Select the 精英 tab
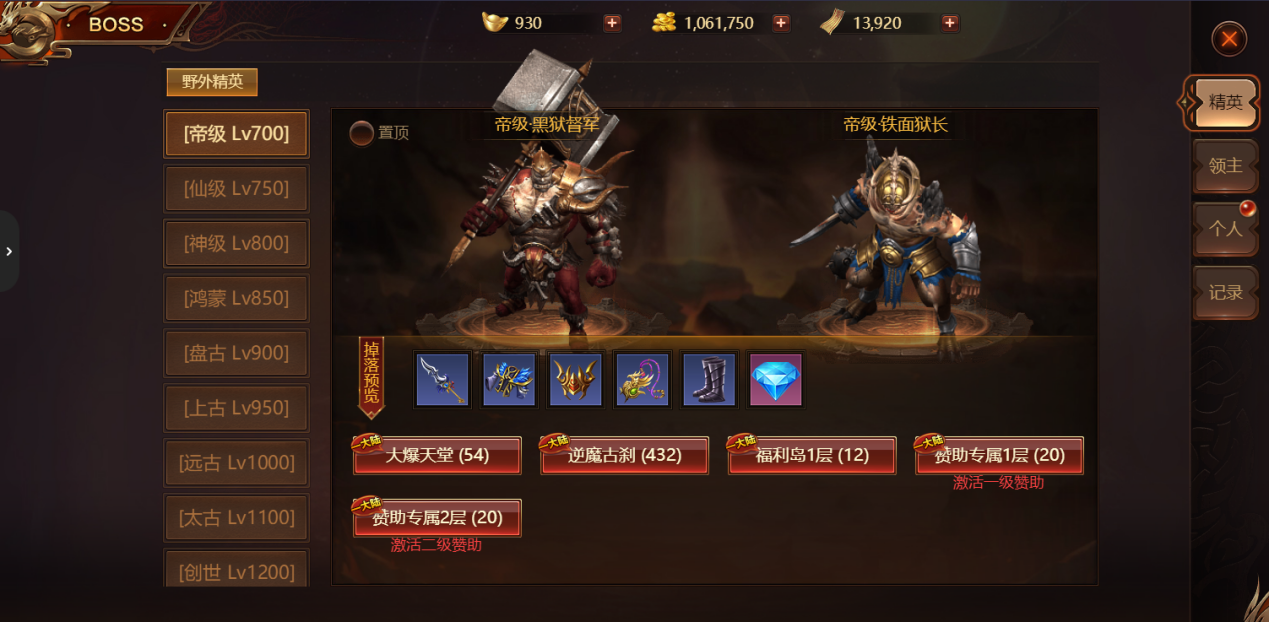1269x622 pixels. pos(1225,102)
